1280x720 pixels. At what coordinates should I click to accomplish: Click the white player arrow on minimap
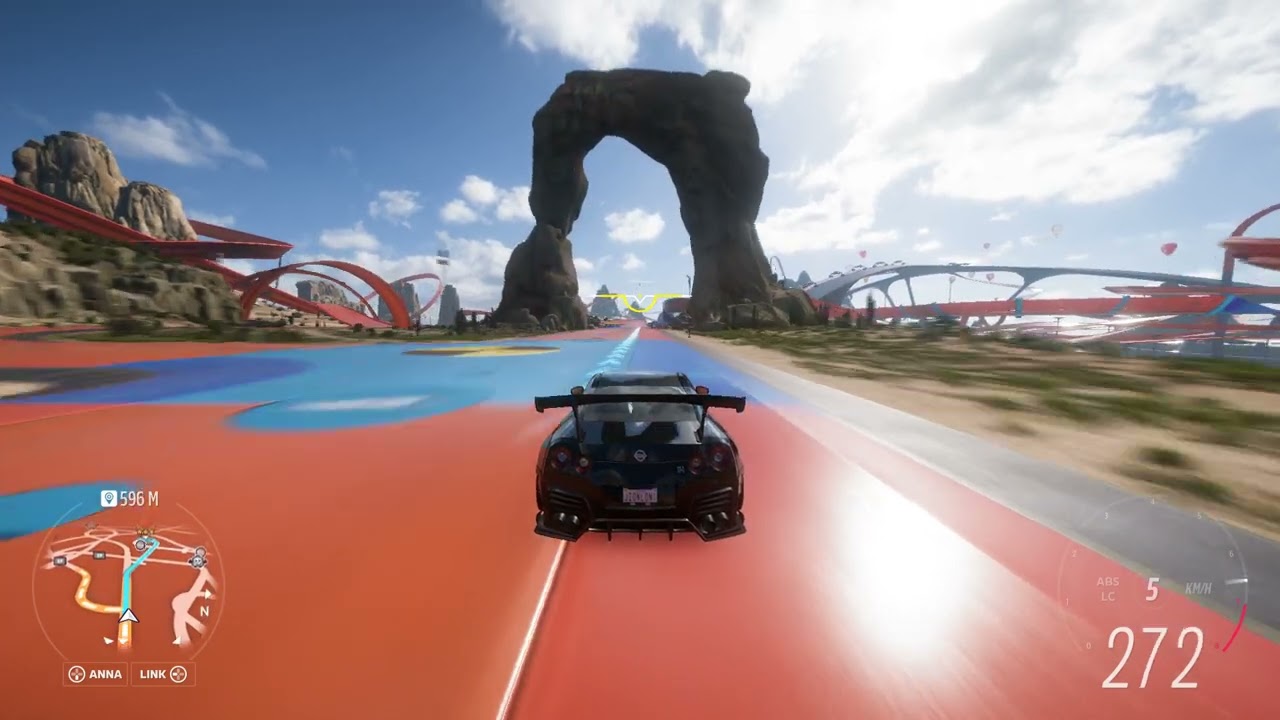[x=128, y=616]
